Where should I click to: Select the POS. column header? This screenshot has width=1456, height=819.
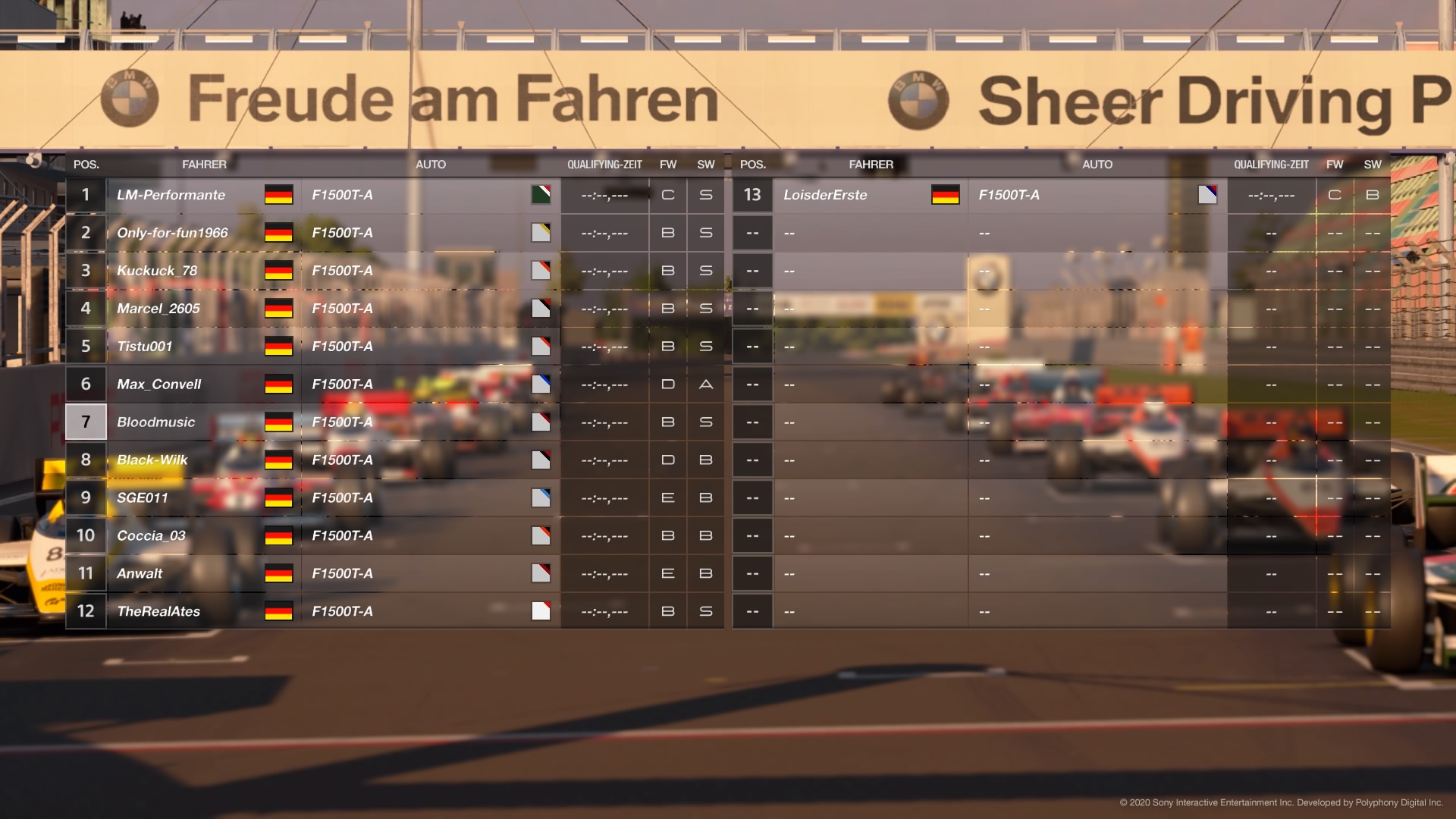pyautogui.click(x=86, y=164)
